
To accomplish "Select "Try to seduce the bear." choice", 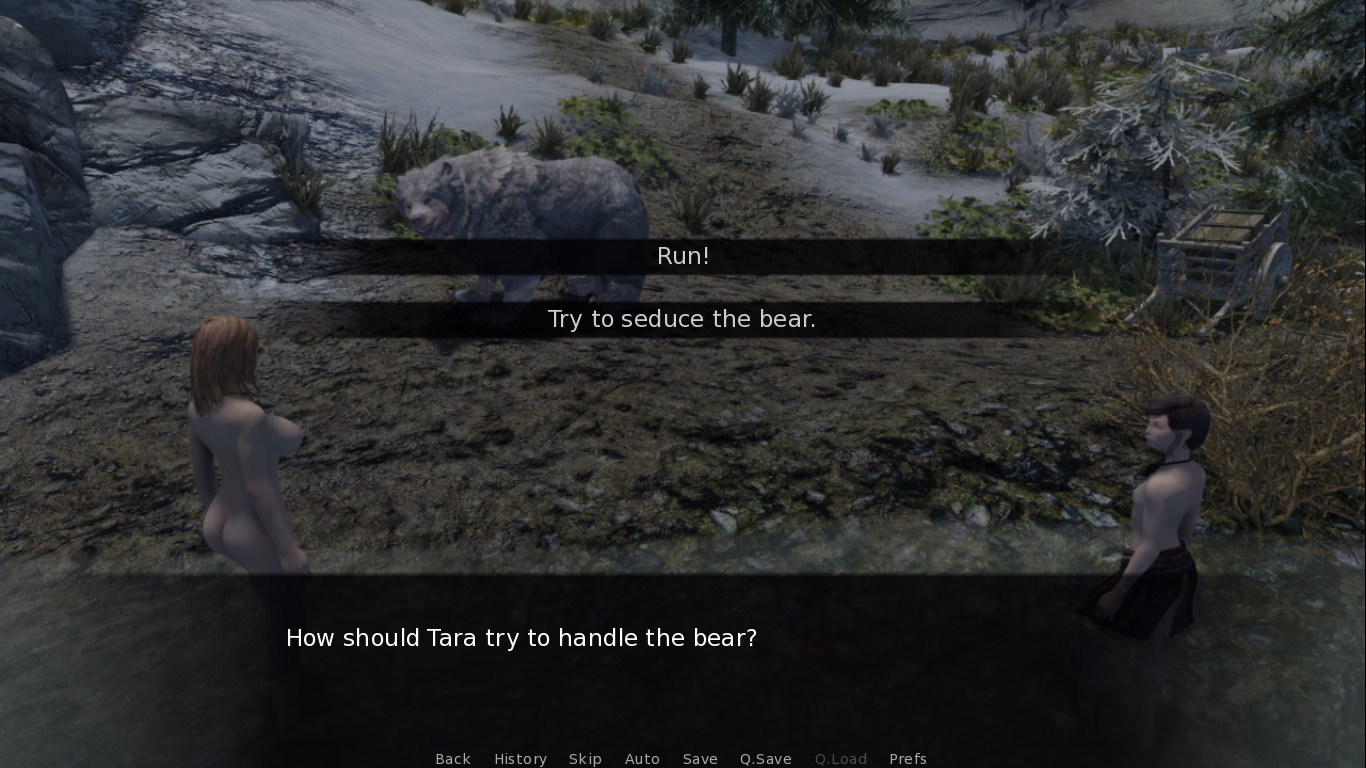I will click(x=681, y=319).
